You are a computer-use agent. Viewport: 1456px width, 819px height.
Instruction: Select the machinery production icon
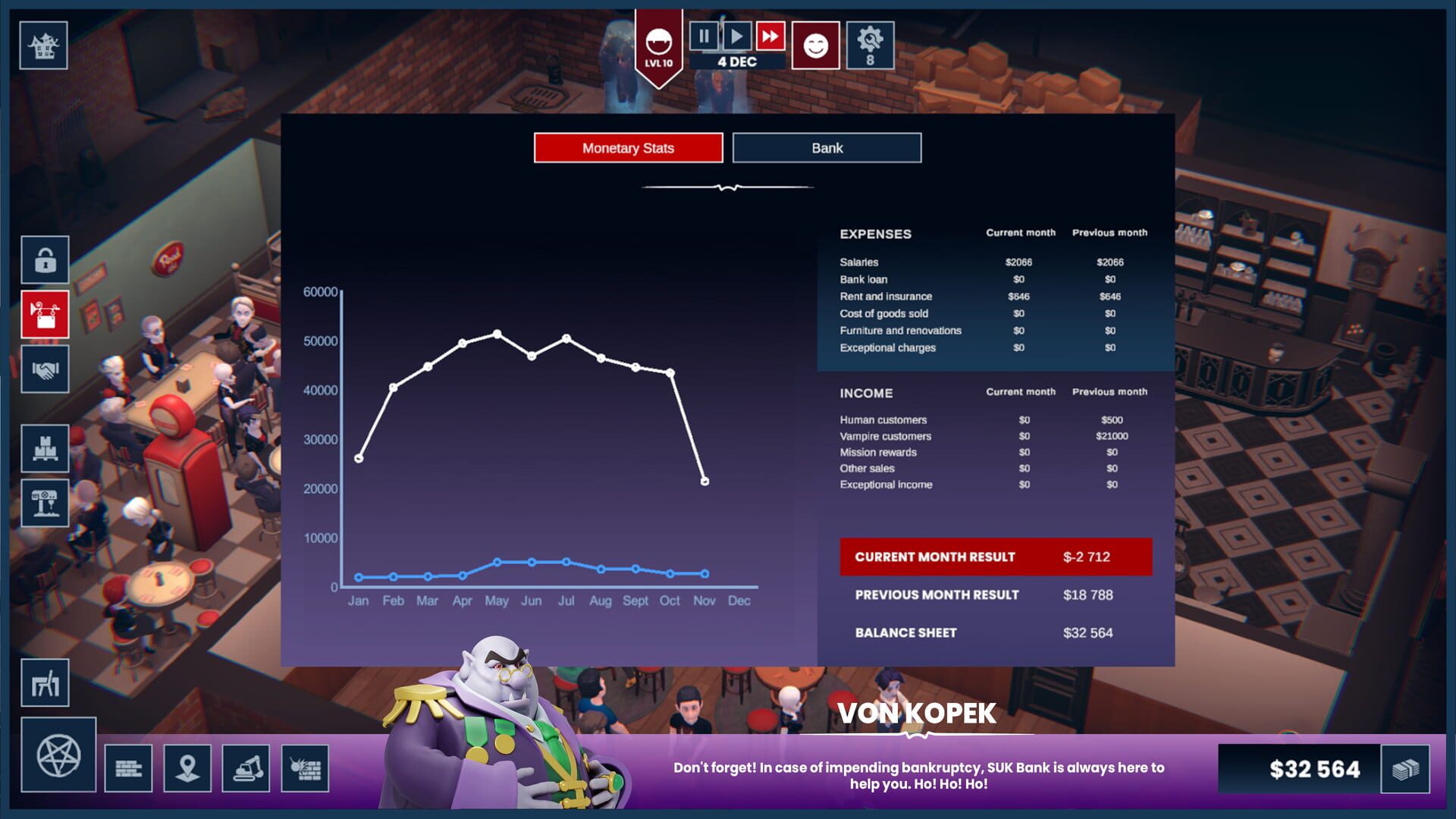[x=44, y=503]
